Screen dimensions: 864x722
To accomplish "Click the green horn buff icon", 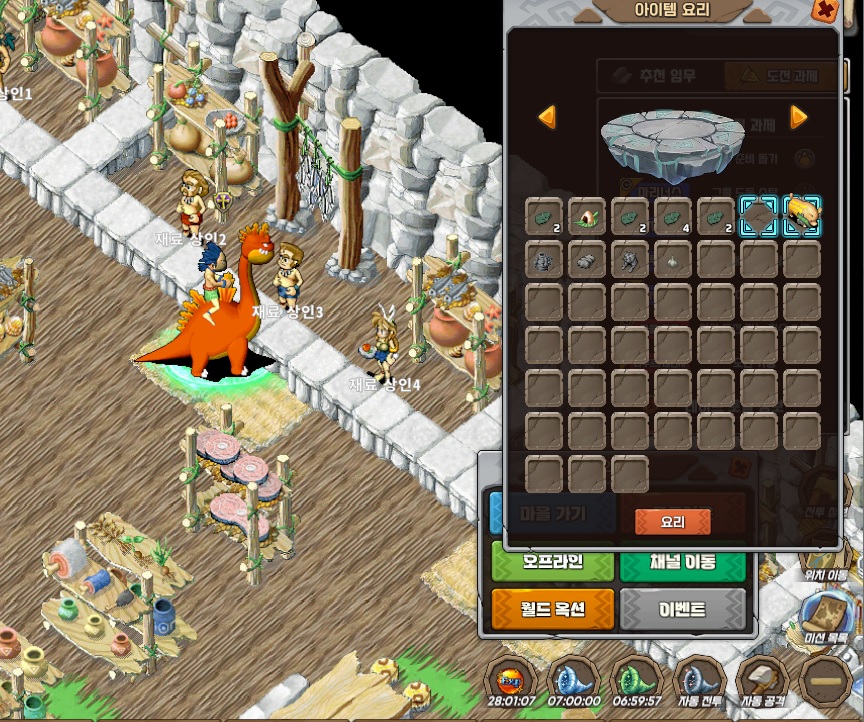I will pos(636,679).
